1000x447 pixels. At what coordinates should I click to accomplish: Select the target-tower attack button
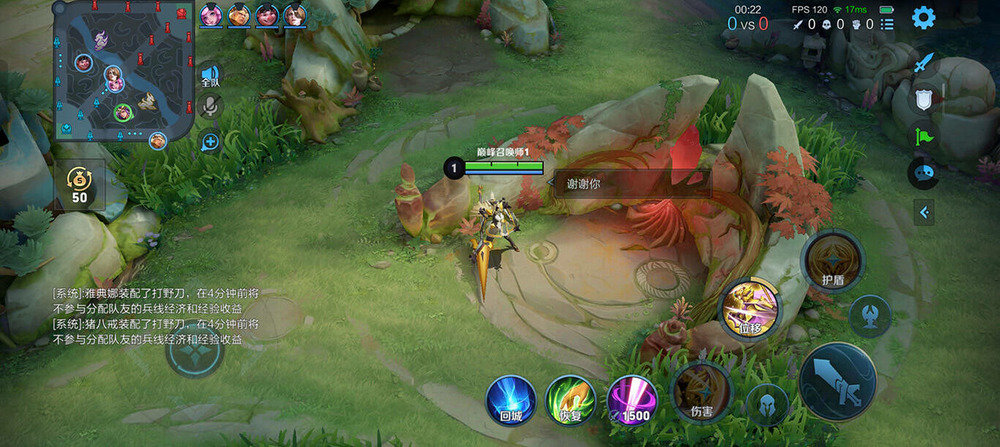(869, 315)
